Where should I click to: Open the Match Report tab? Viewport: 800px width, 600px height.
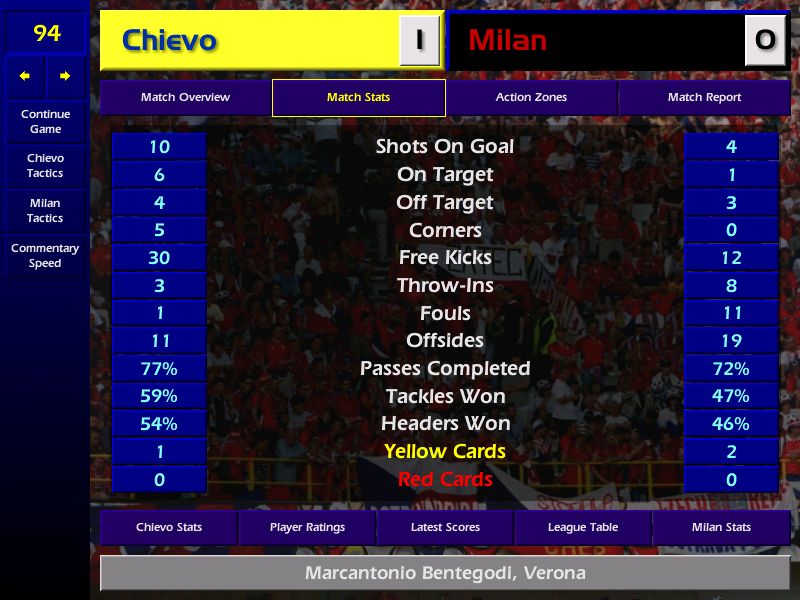pyautogui.click(x=704, y=98)
